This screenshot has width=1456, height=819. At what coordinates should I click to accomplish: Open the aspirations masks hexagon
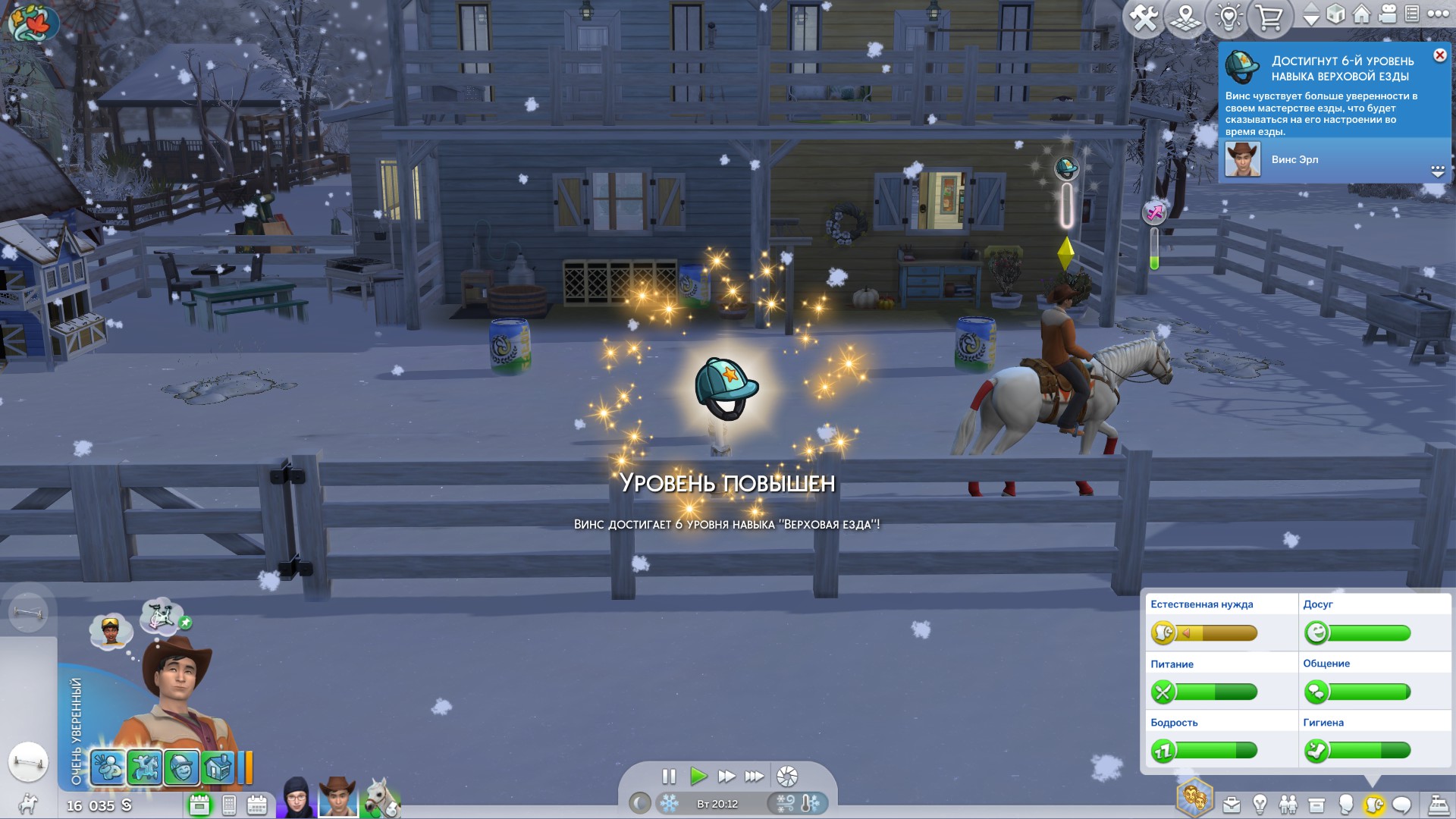pyautogui.click(x=1194, y=798)
